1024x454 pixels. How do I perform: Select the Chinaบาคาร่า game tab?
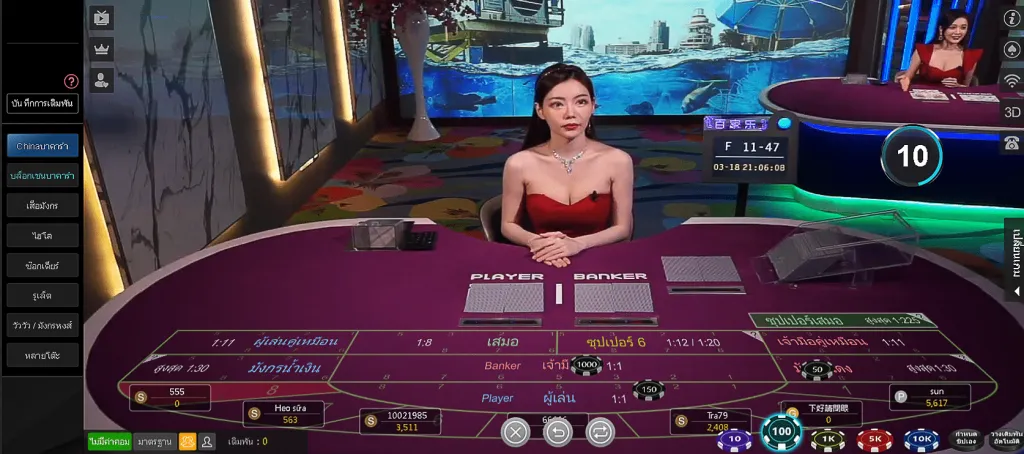point(42,146)
